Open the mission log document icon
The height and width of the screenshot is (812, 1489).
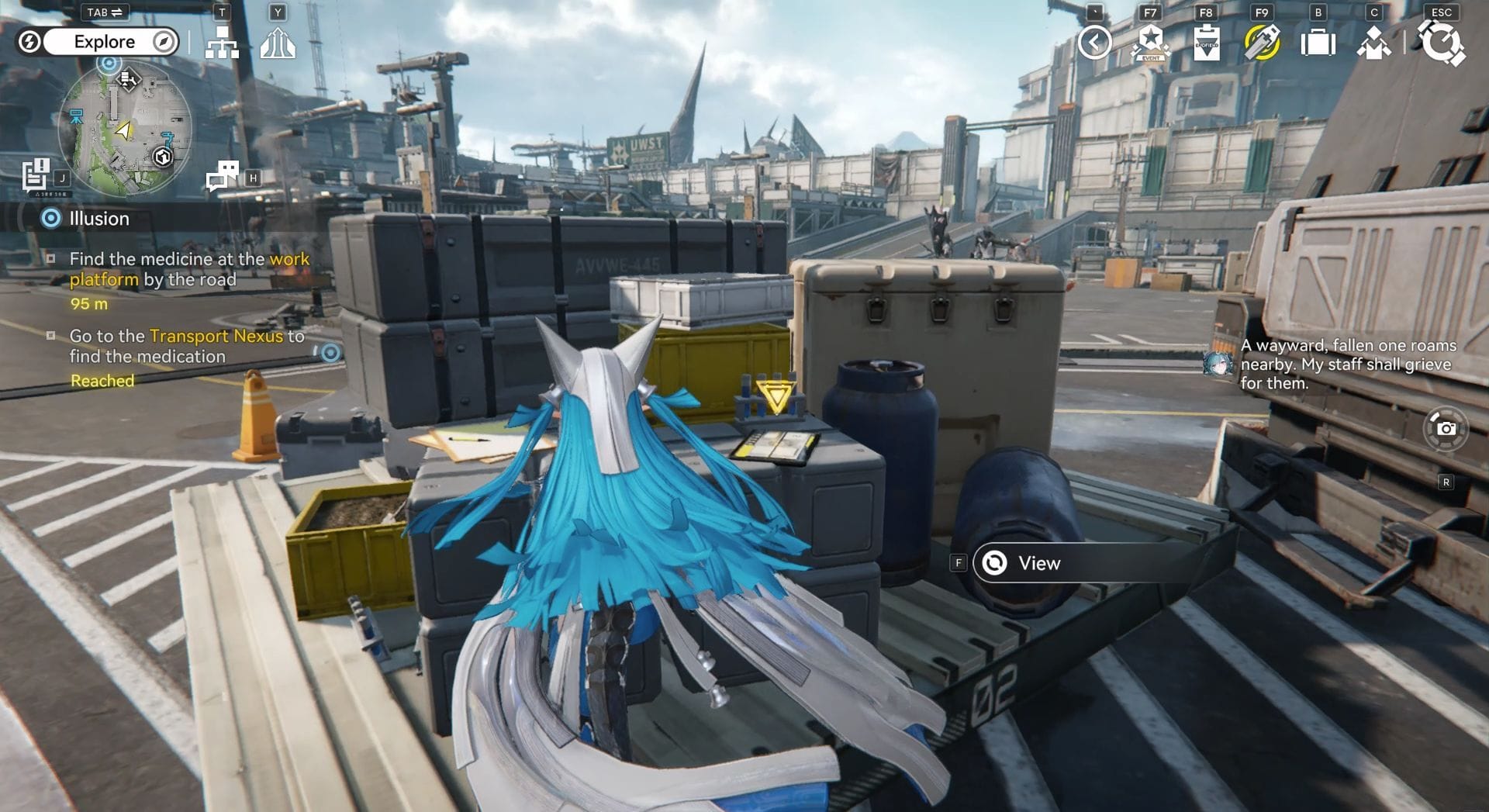(x=36, y=174)
